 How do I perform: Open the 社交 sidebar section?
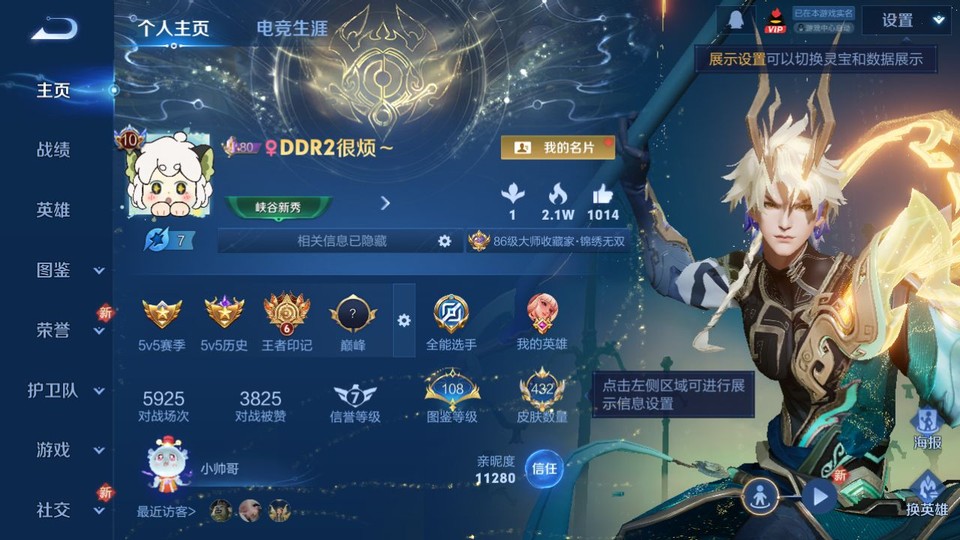point(66,510)
